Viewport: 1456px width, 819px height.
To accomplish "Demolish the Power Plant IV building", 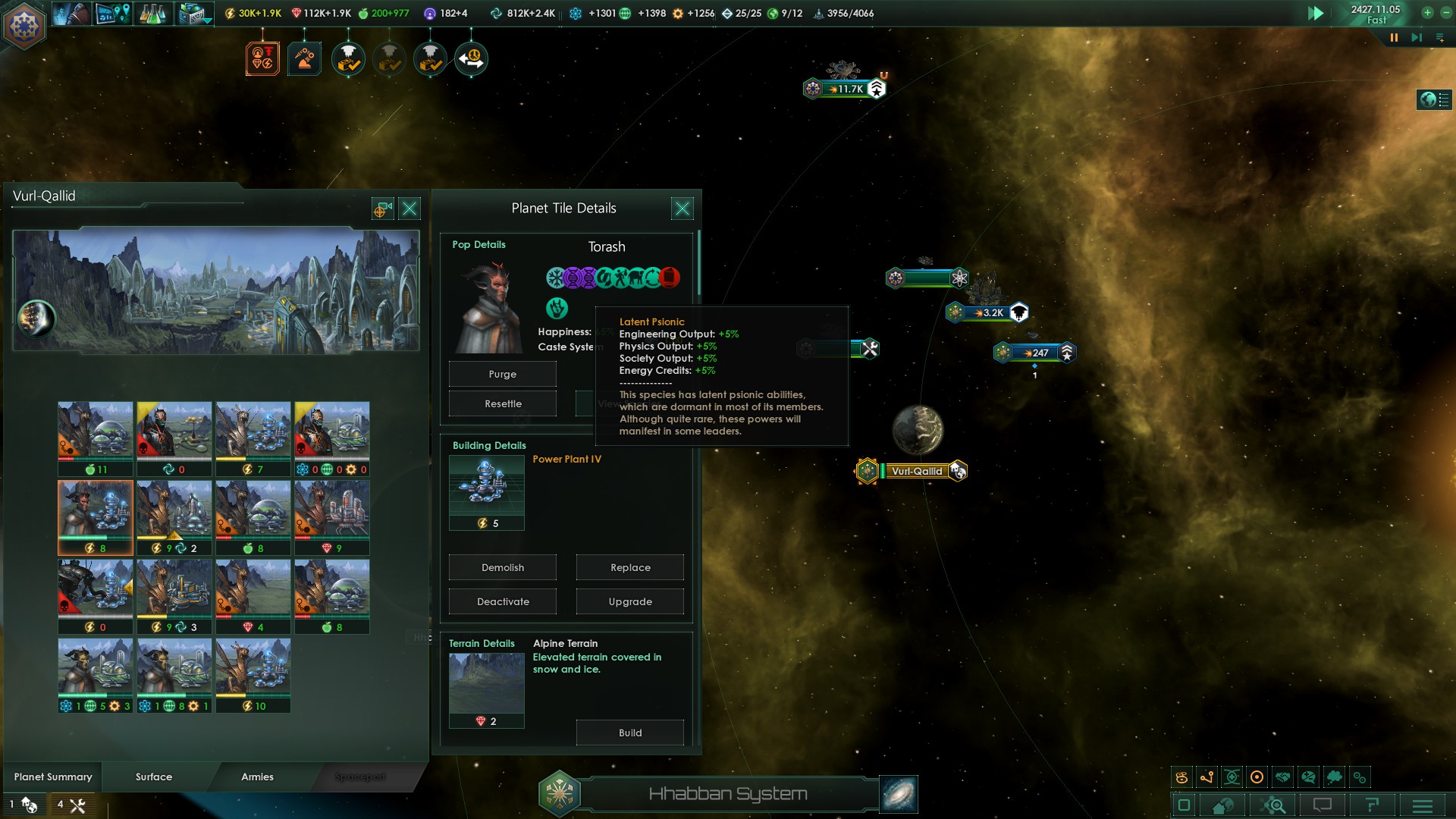I will tap(502, 567).
